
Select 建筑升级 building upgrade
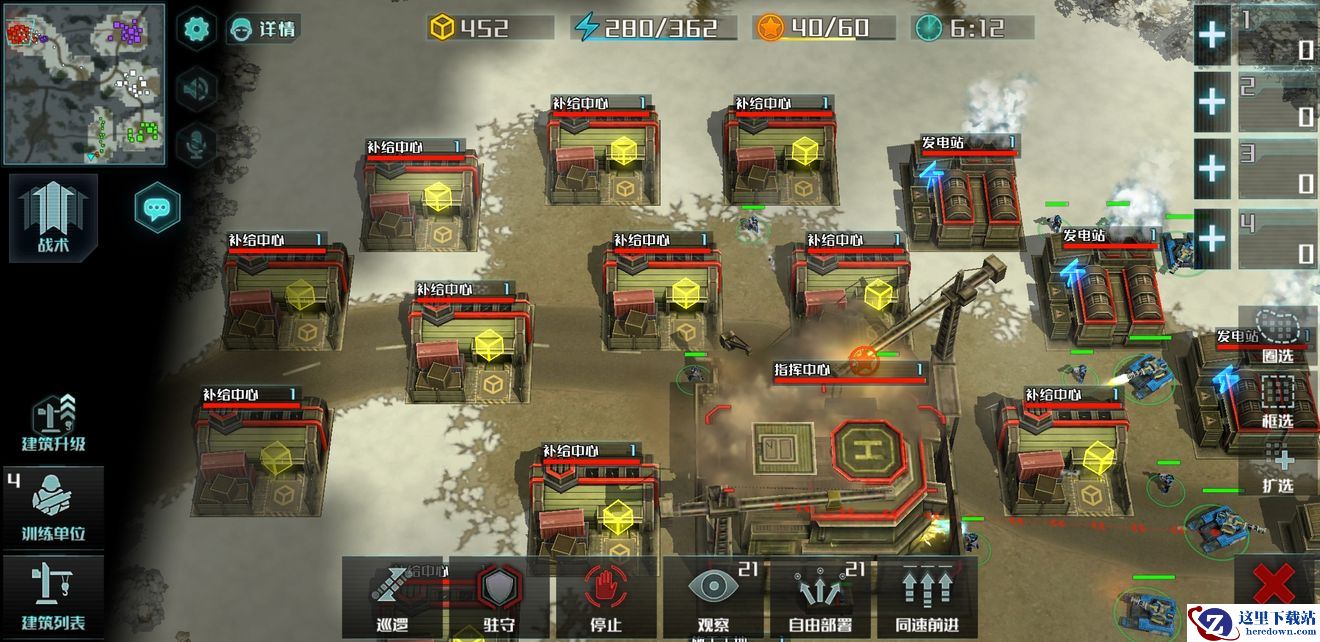[x=54, y=423]
